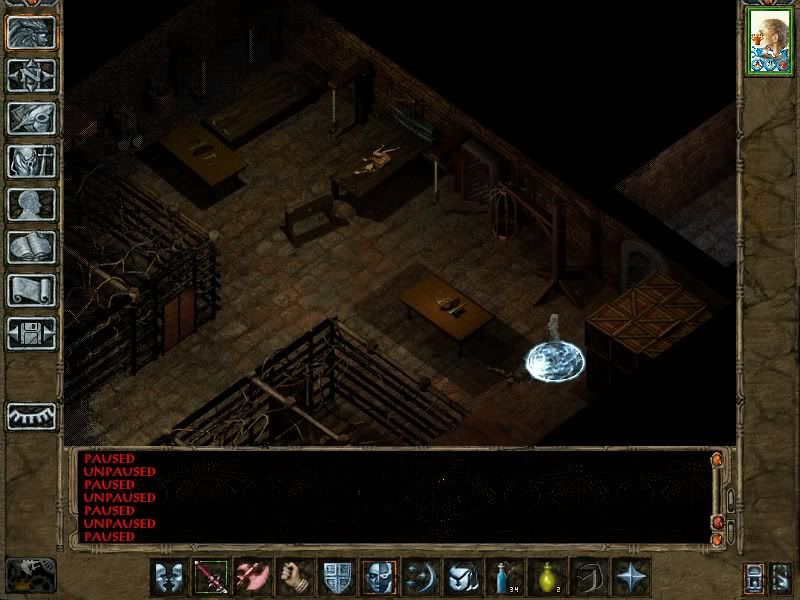This screenshot has width=800, height=600.
Task: Click the rest eyelid button
Action: (x=32, y=415)
